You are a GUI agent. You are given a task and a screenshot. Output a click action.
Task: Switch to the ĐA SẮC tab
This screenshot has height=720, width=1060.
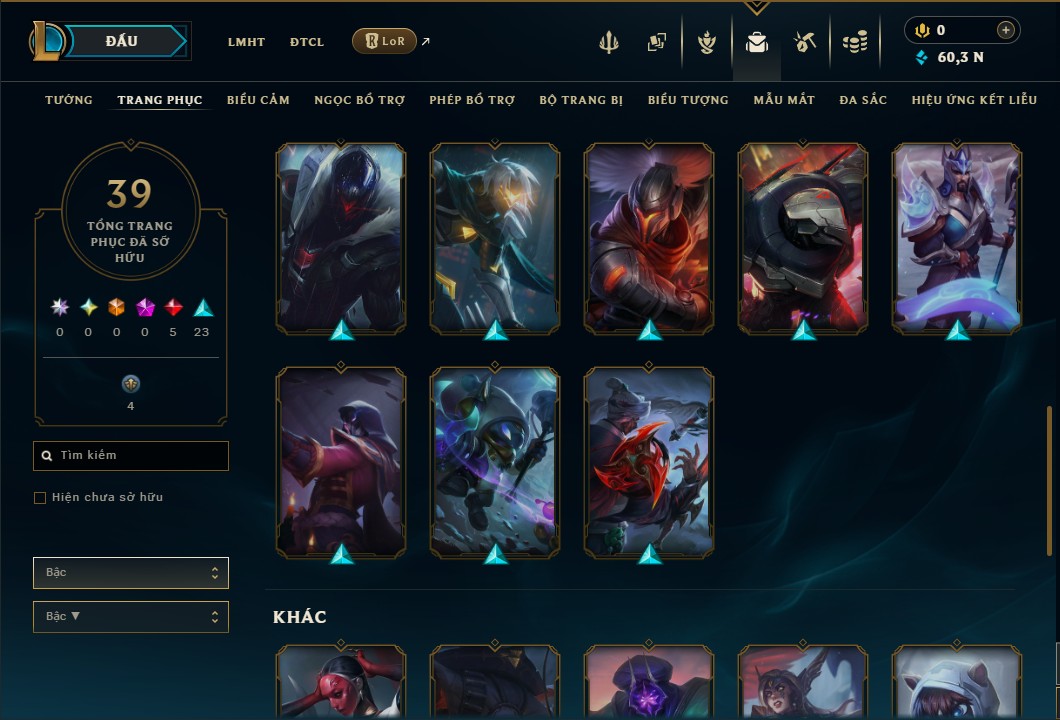tap(863, 100)
